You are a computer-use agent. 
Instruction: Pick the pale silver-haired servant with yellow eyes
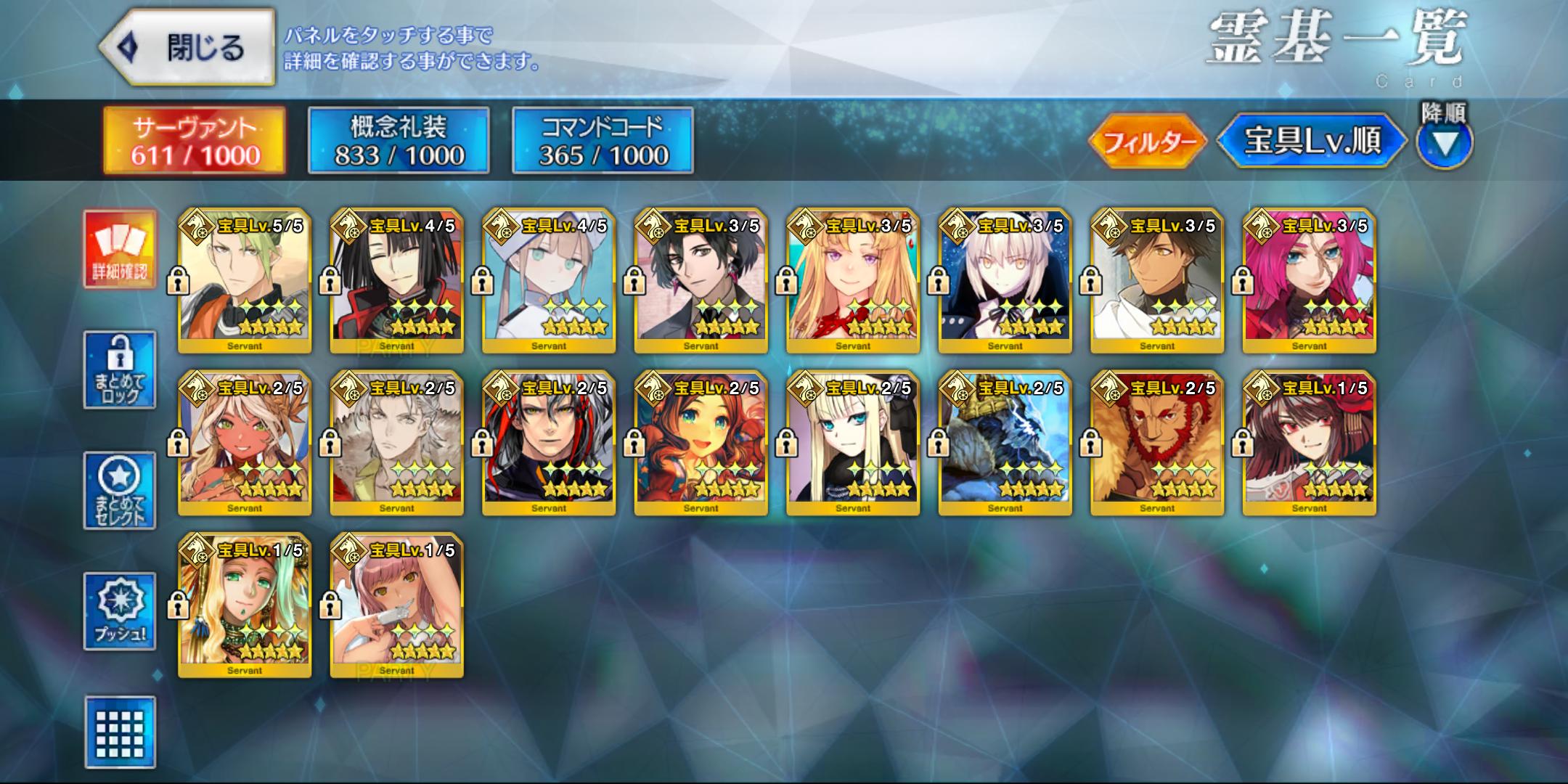pyautogui.click(x=1005, y=281)
